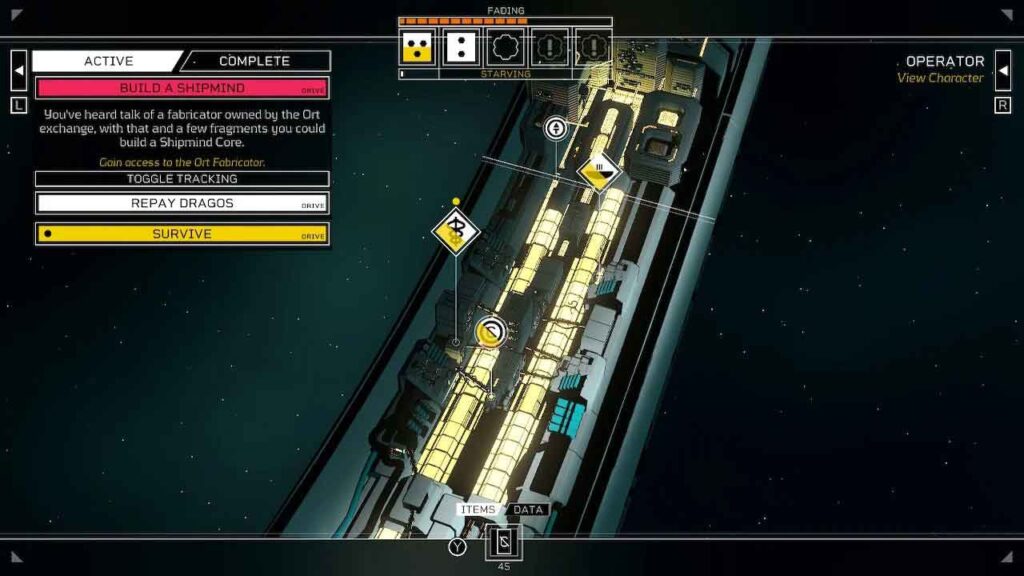Pick the three-pip die
The height and width of the screenshot is (576, 1024).
click(416, 47)
